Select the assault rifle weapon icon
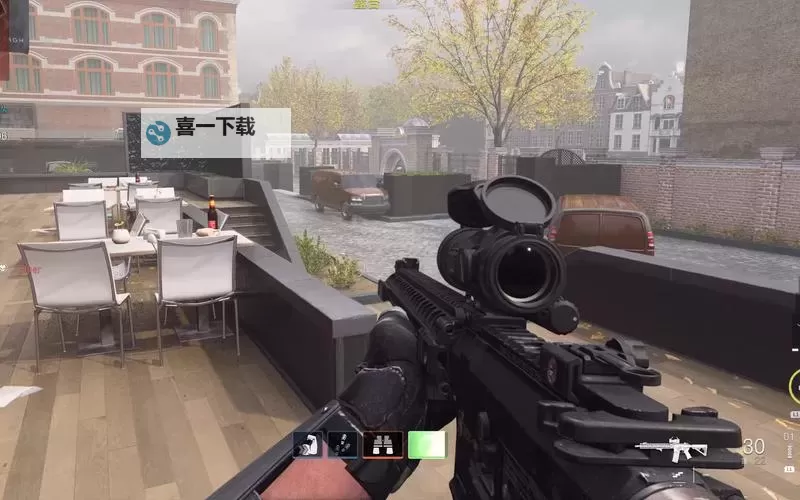 coord(671,450)
